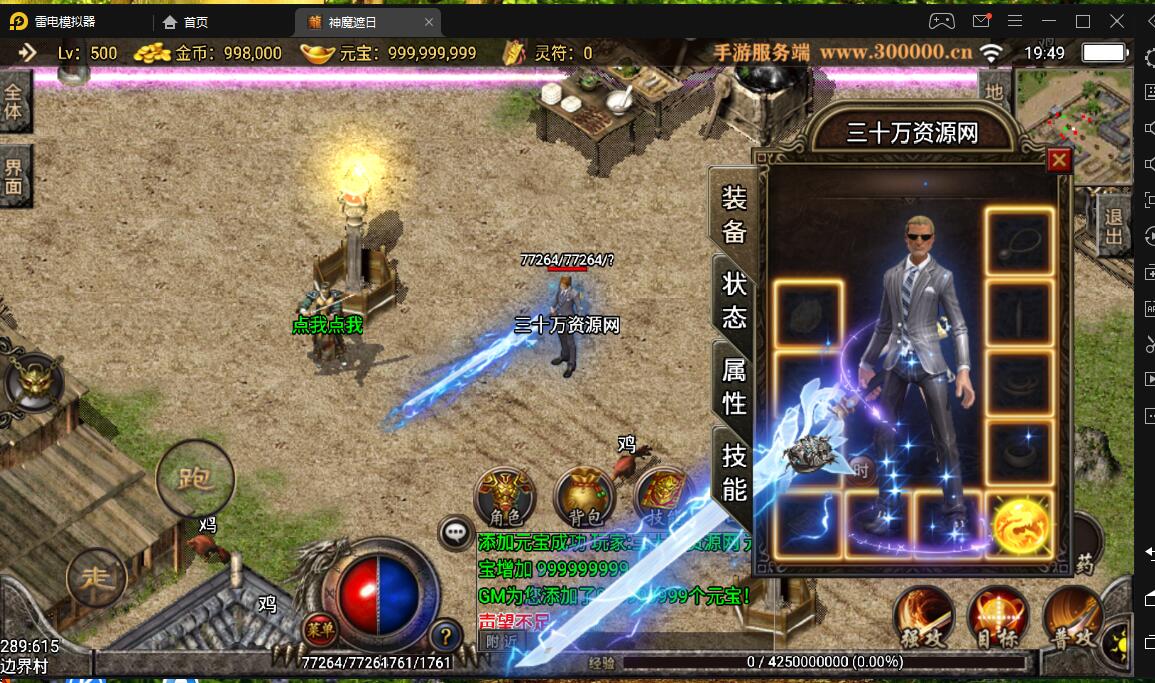
Task: Open the 状态 status tab
Action: click(x=734, y=300)
